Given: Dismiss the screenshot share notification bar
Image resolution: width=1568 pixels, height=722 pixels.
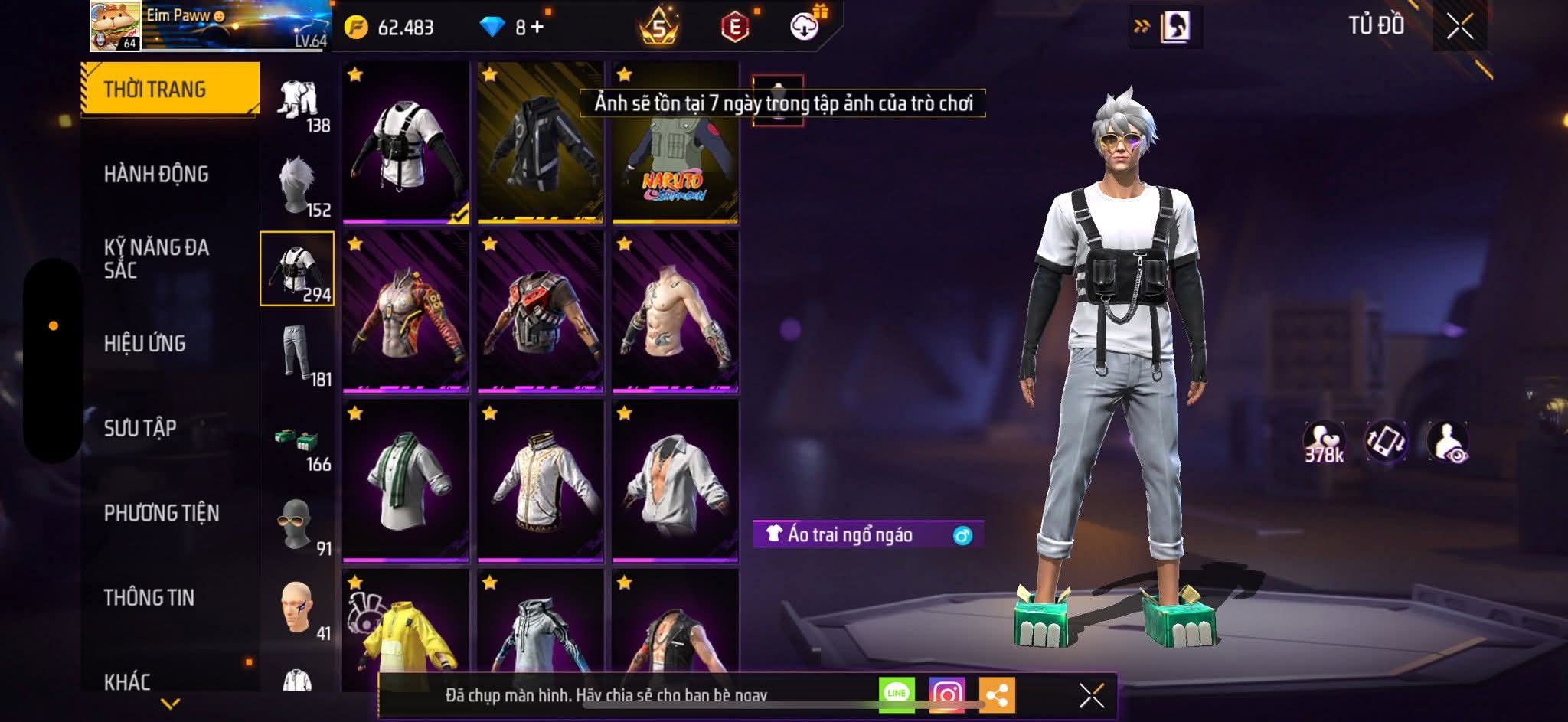Looking at the screenshot, I should tap(1091, 695).
